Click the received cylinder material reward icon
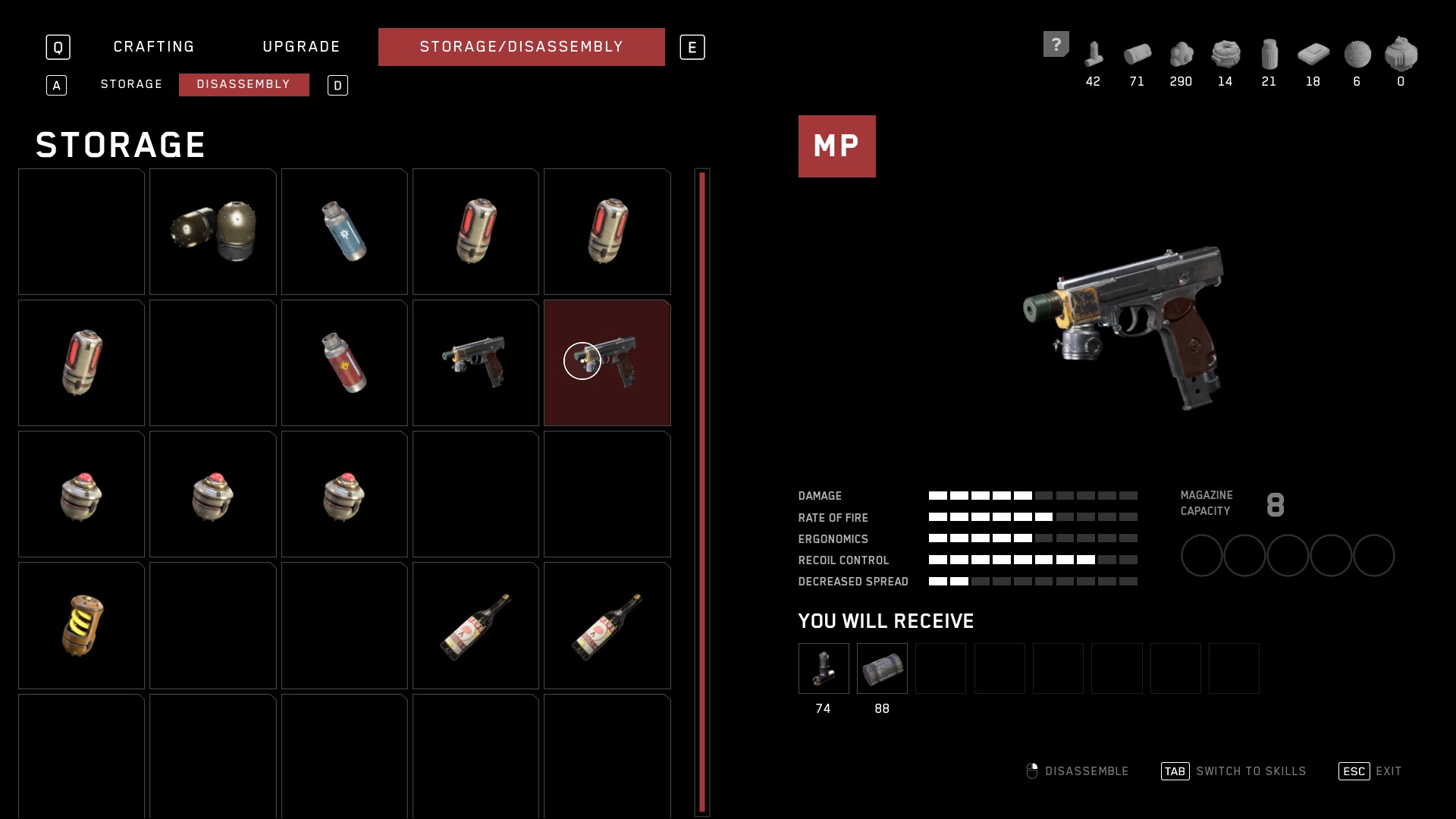 tap(882, 668)
